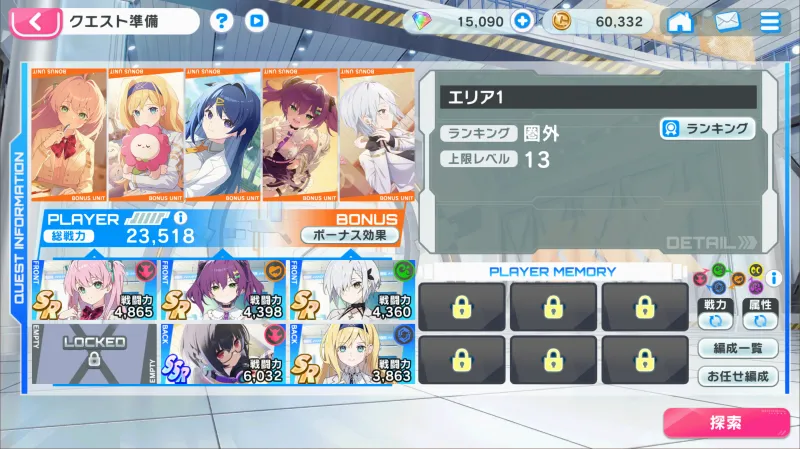The image size is (800, 449).
Task: Tap the blue play video icon
Action: tap(256, 20)
